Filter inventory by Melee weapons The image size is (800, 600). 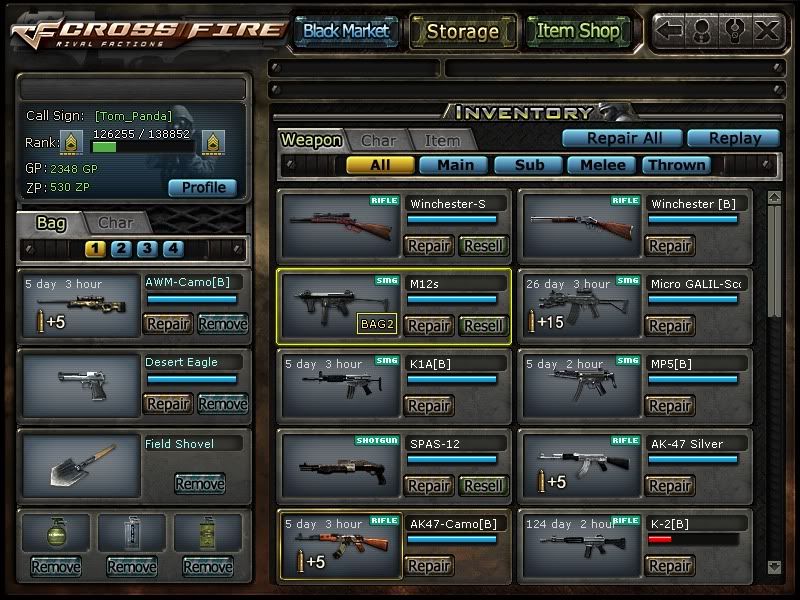click(x=602, y=165)
